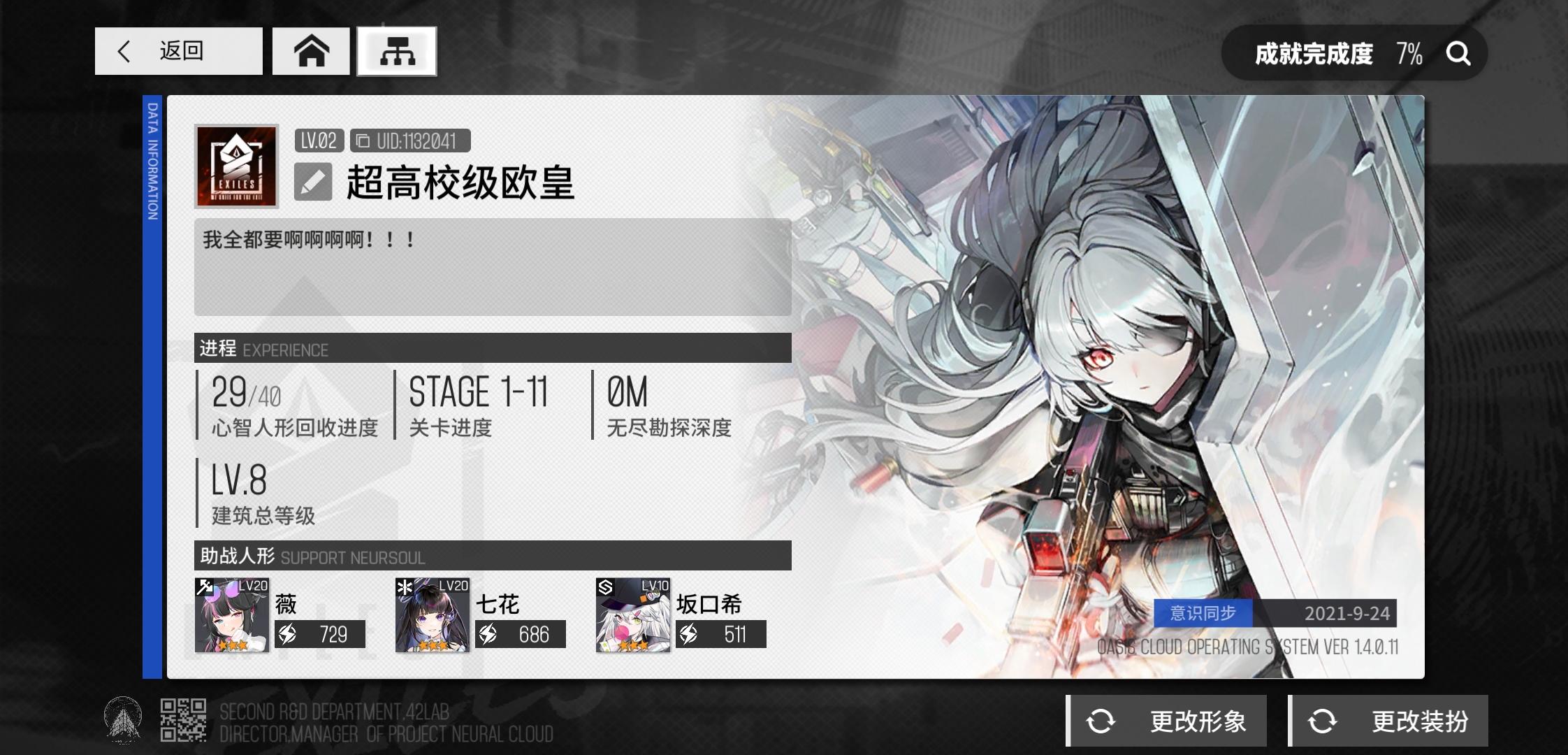
Task: Click the magnifier icon beside achievement completion
Action: (1458, 52)
